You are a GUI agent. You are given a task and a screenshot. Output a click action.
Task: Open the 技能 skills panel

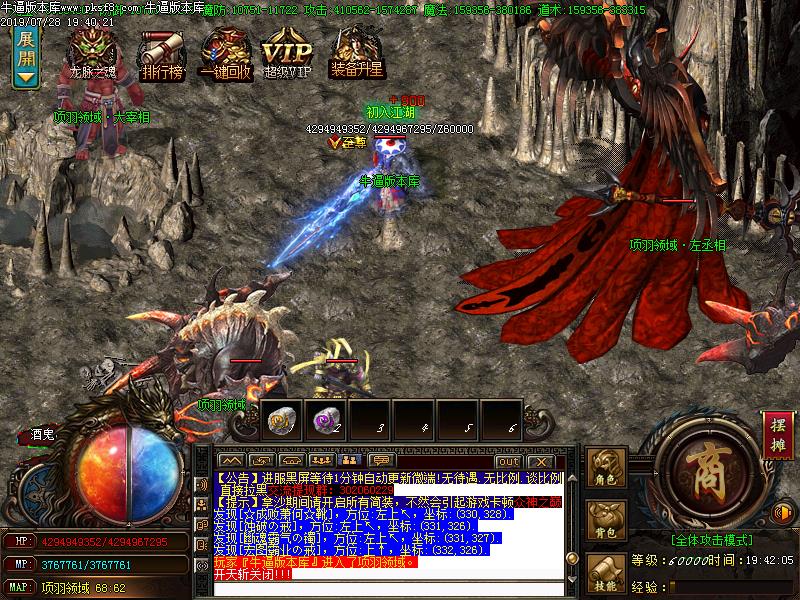(607, 573)
